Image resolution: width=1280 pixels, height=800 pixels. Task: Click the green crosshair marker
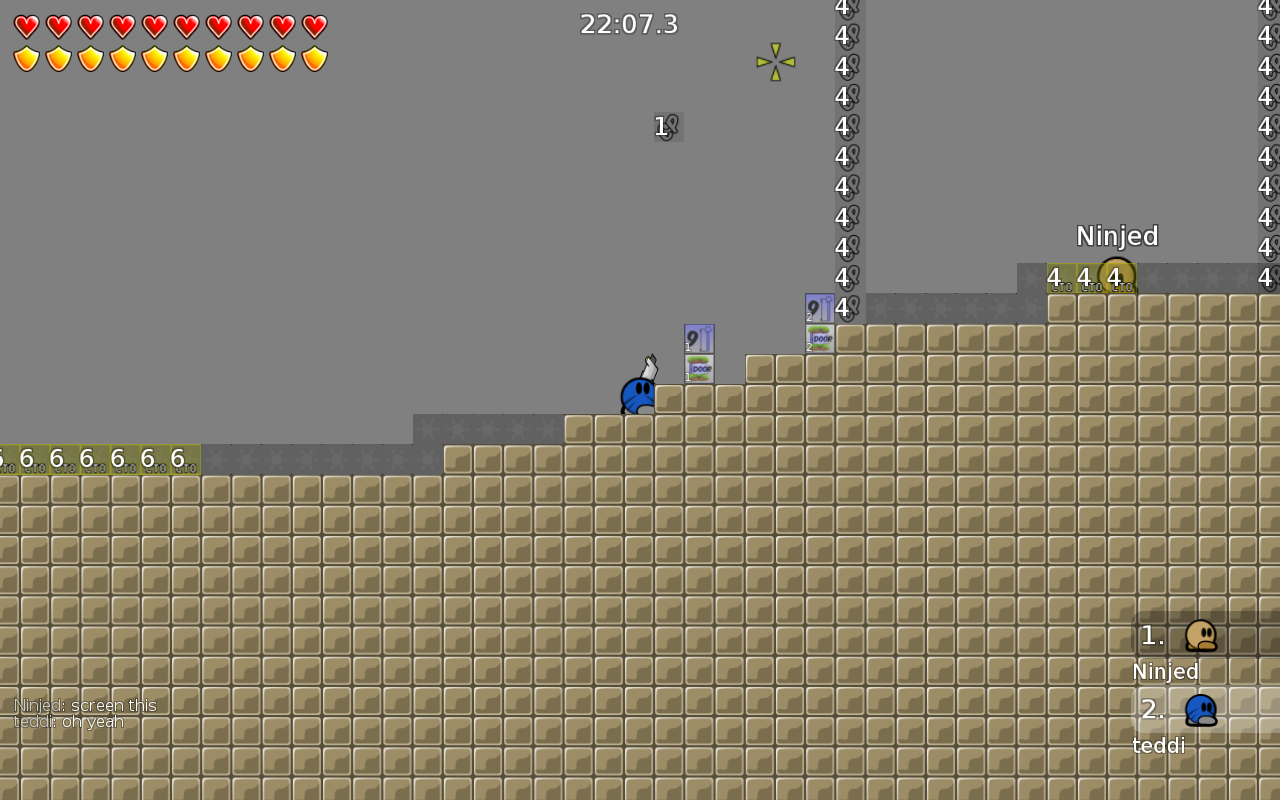tap(775, 61)
